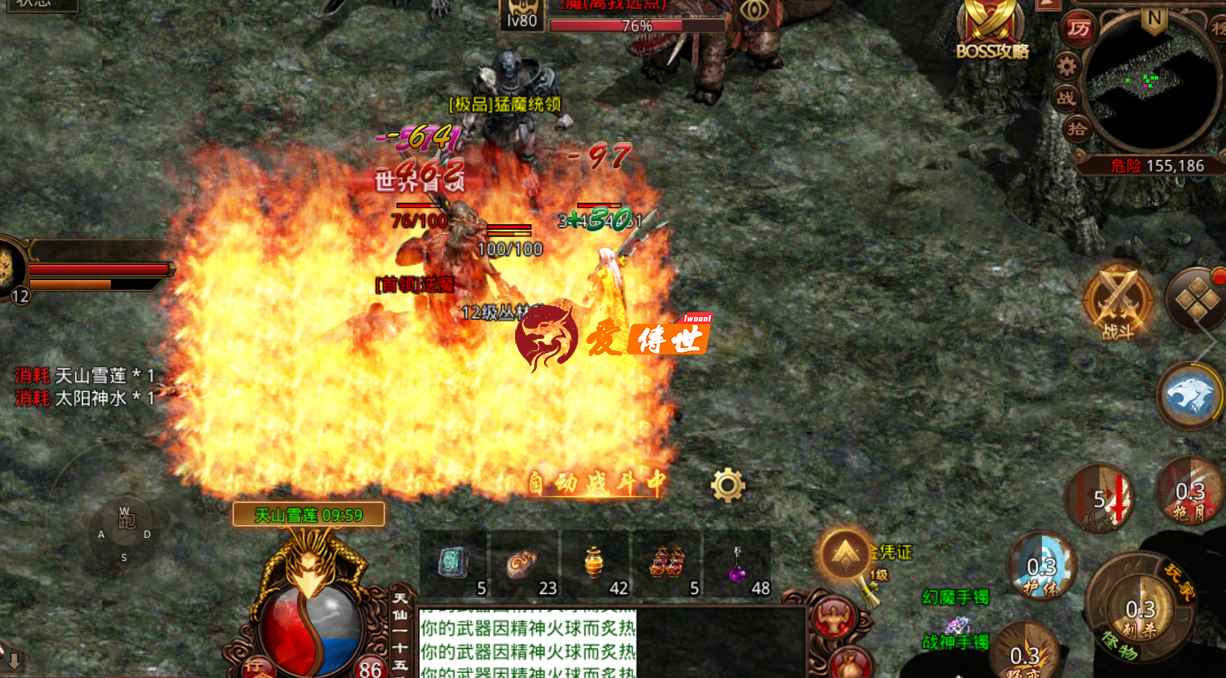Click the golden up-arrow upgrade badge
The height and width of the screenshot is (678, 1226).
click(846, 555)
